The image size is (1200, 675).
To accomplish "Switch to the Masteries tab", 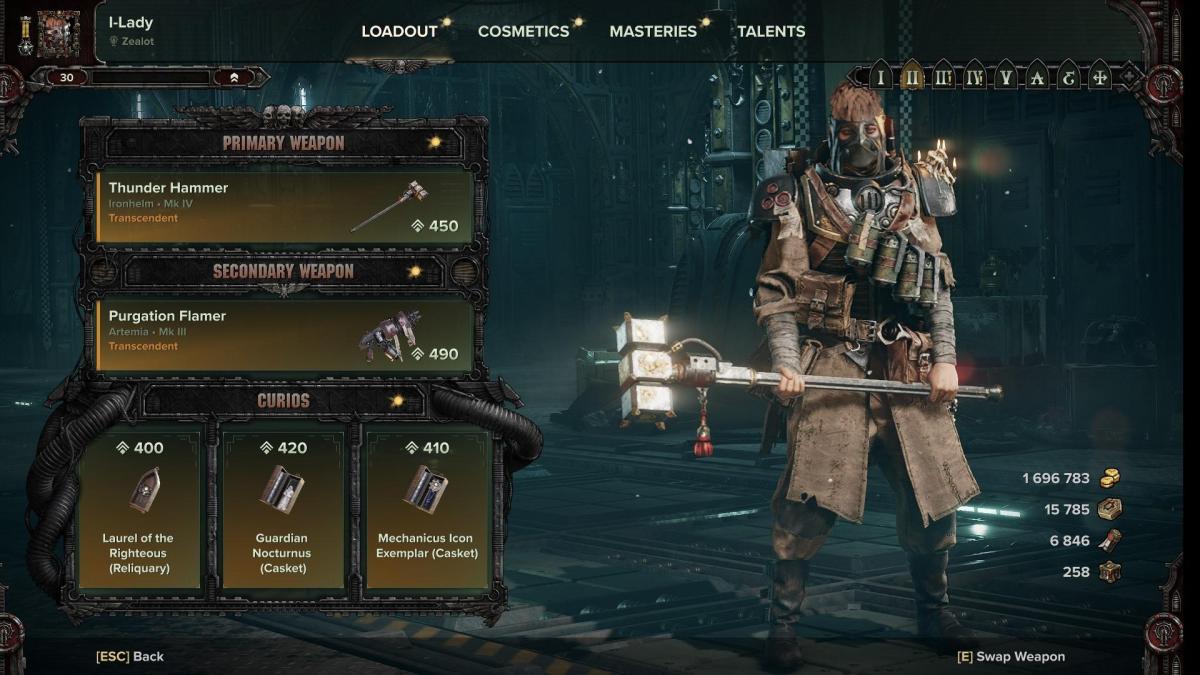I will click(653, 31).
